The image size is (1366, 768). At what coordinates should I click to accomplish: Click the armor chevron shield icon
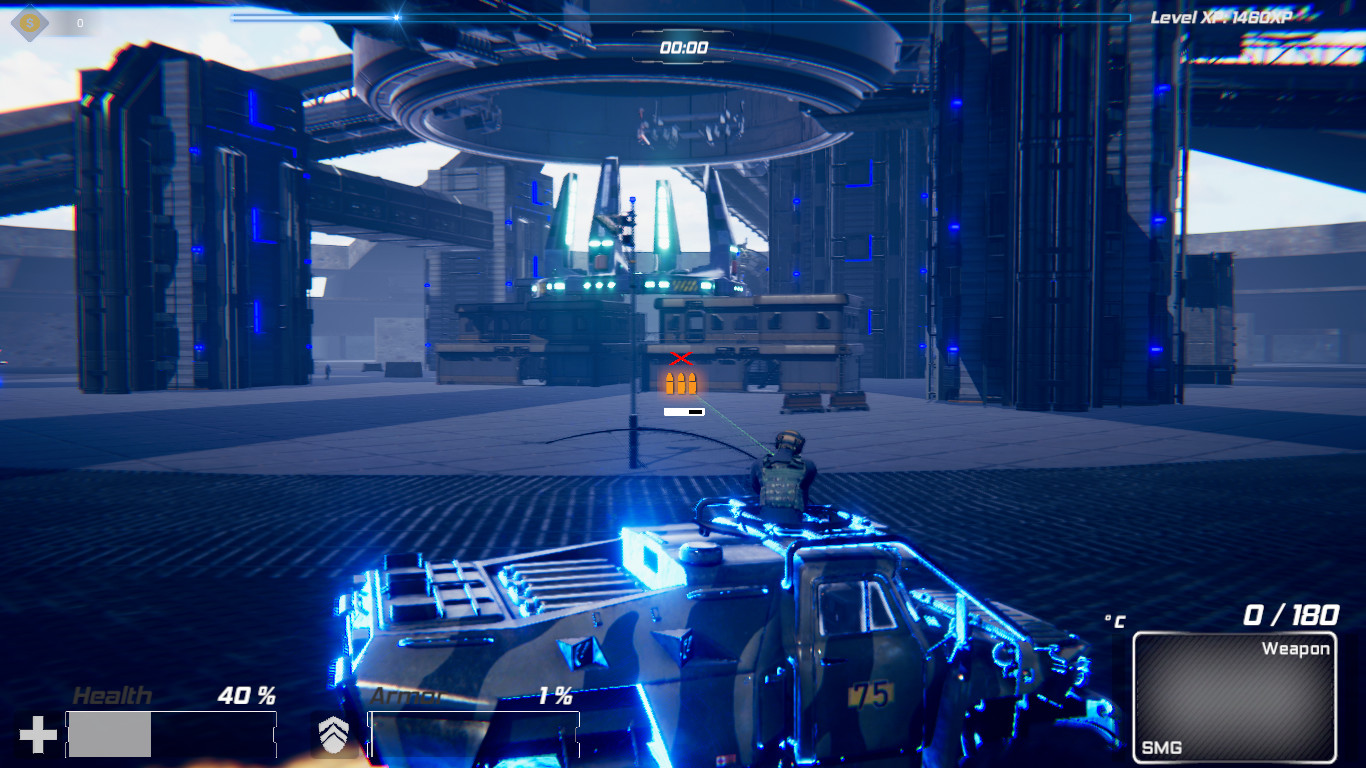click(x=335, y=736)
